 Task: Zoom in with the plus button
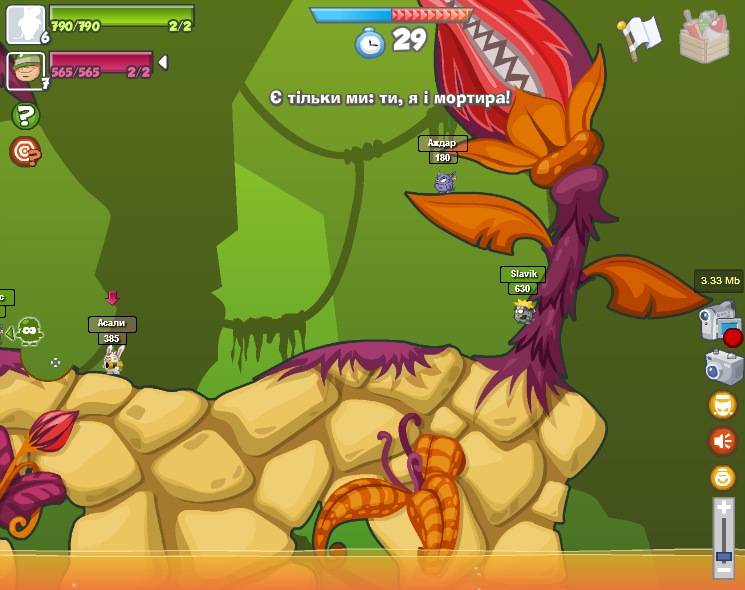(x=723, y=508)
